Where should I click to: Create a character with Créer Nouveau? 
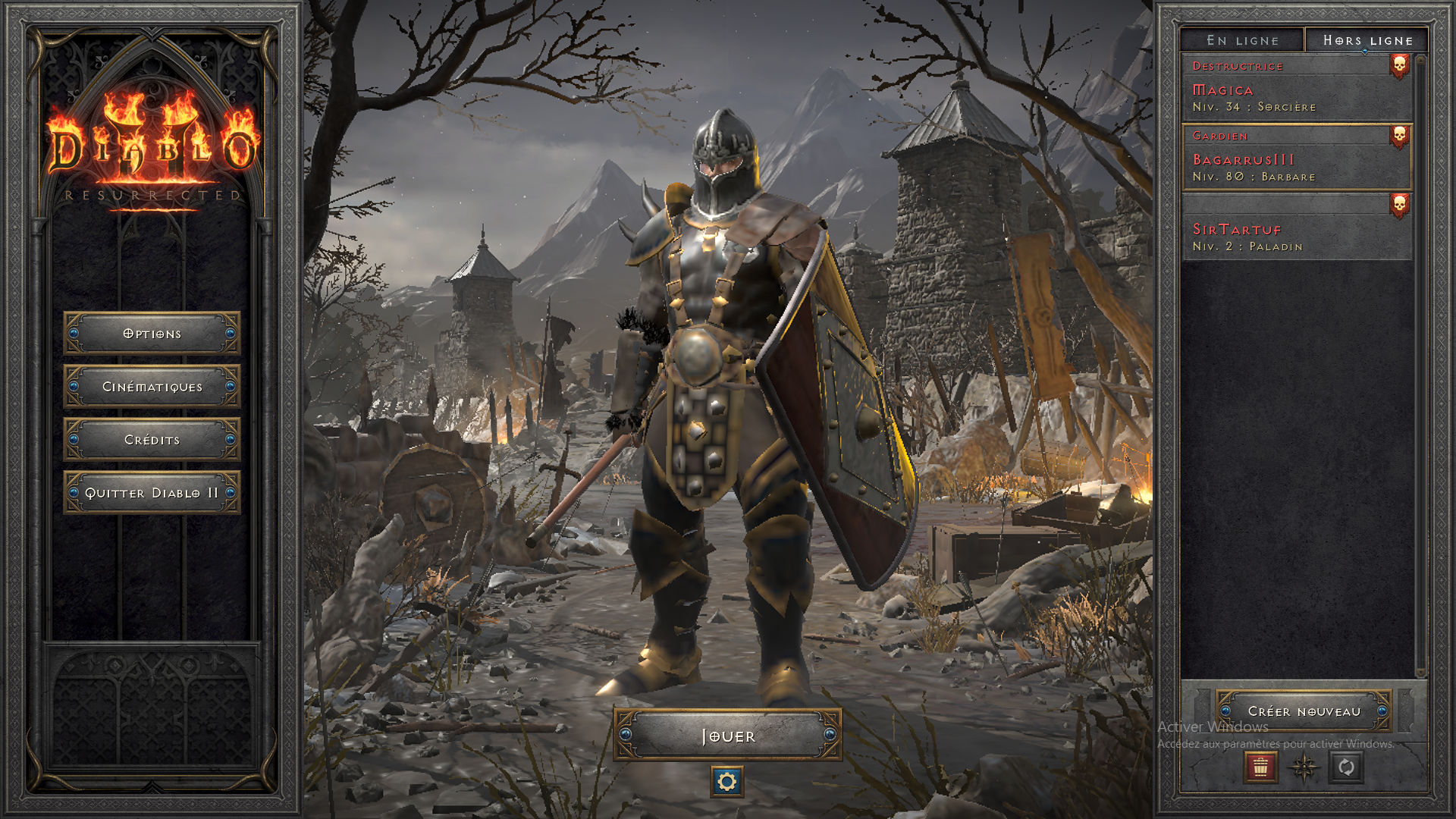pos(1304,711)
